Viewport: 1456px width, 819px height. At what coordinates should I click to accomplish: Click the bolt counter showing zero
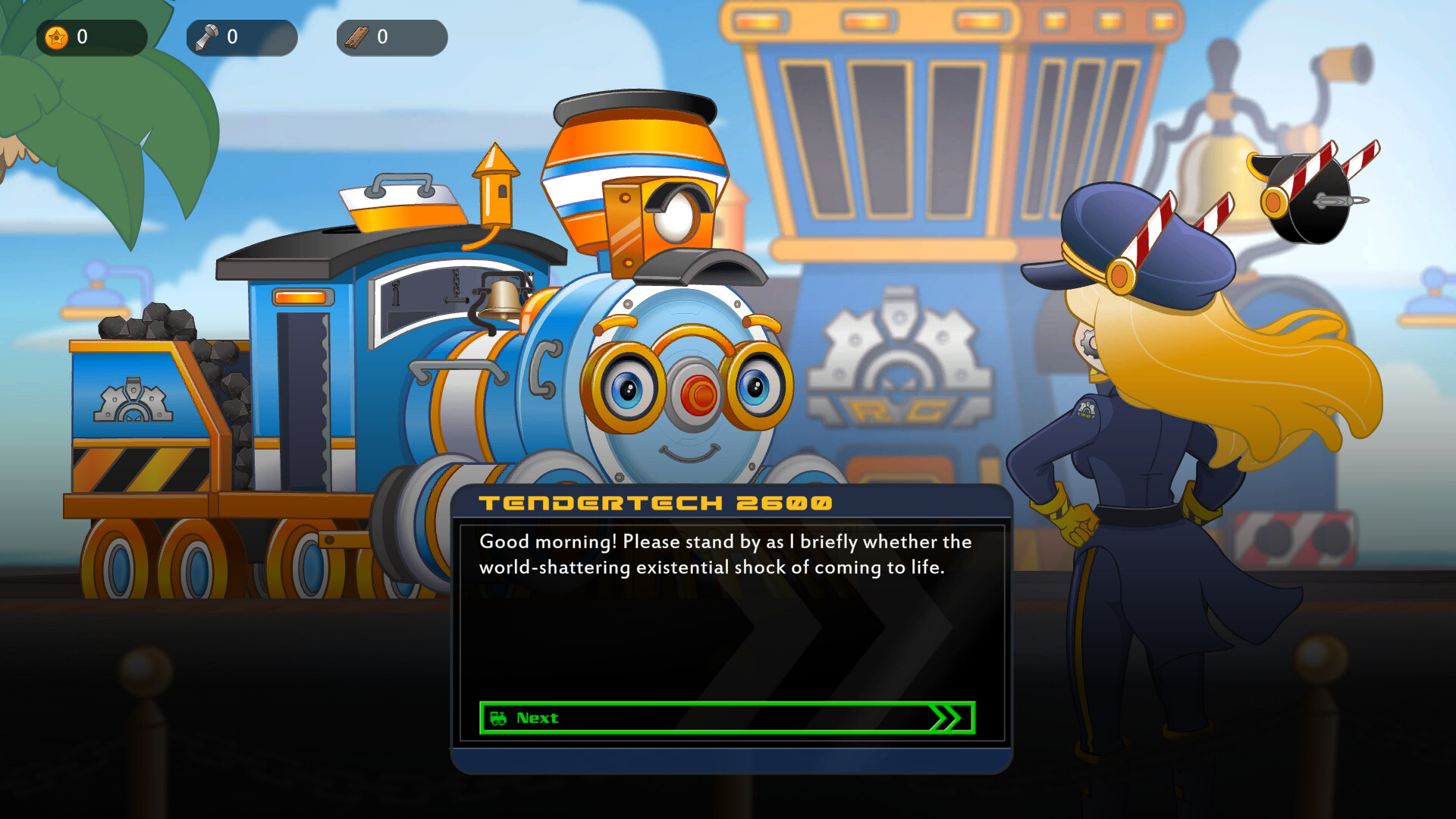click(232, 36)
